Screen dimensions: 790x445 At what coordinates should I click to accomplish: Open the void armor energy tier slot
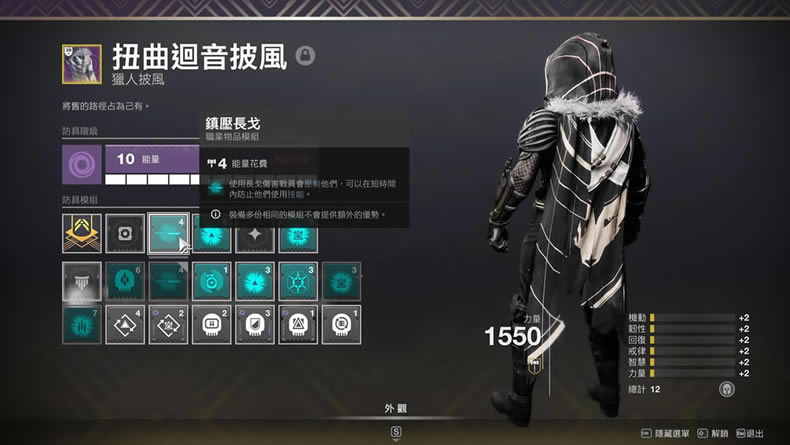(81, 164)
